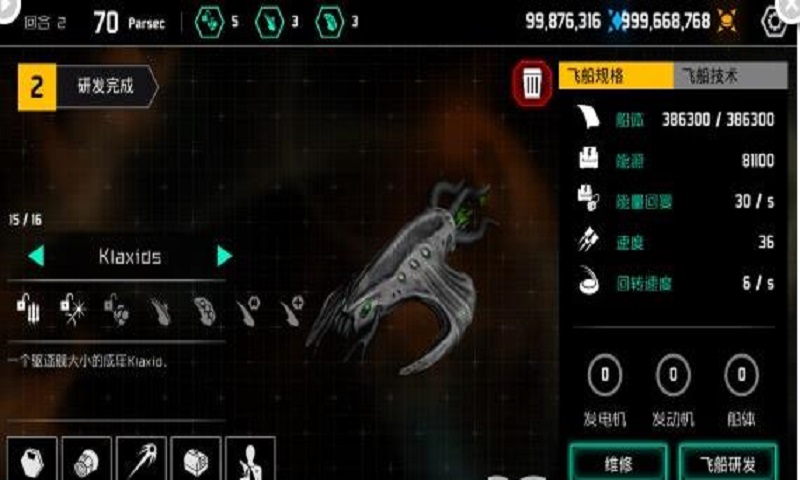The image size is (800, 480).
Task: Open the settings gear icon
Action: pyautogui.click(x=775, y=21)
